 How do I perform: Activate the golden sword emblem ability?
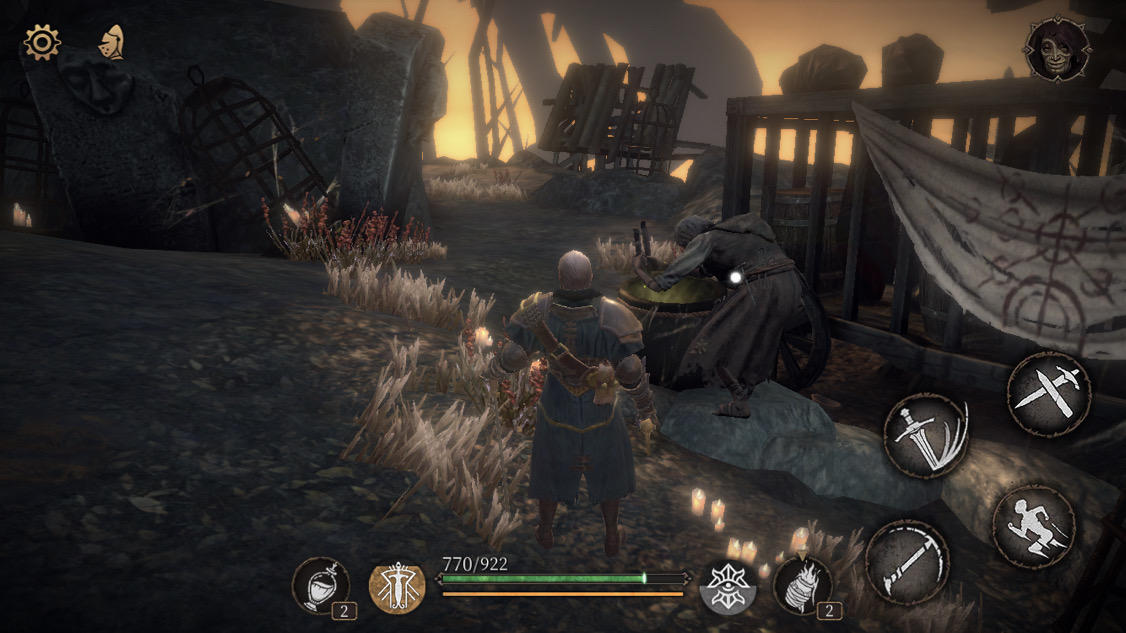click(397, 587)
